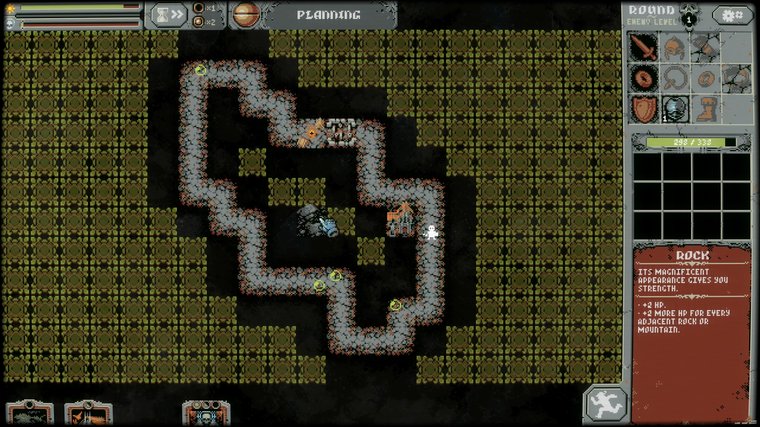The width and height of the screenshot is (760, 427).
Task: Retreat from the expedition with running-man button
Action: click(606, 403)
